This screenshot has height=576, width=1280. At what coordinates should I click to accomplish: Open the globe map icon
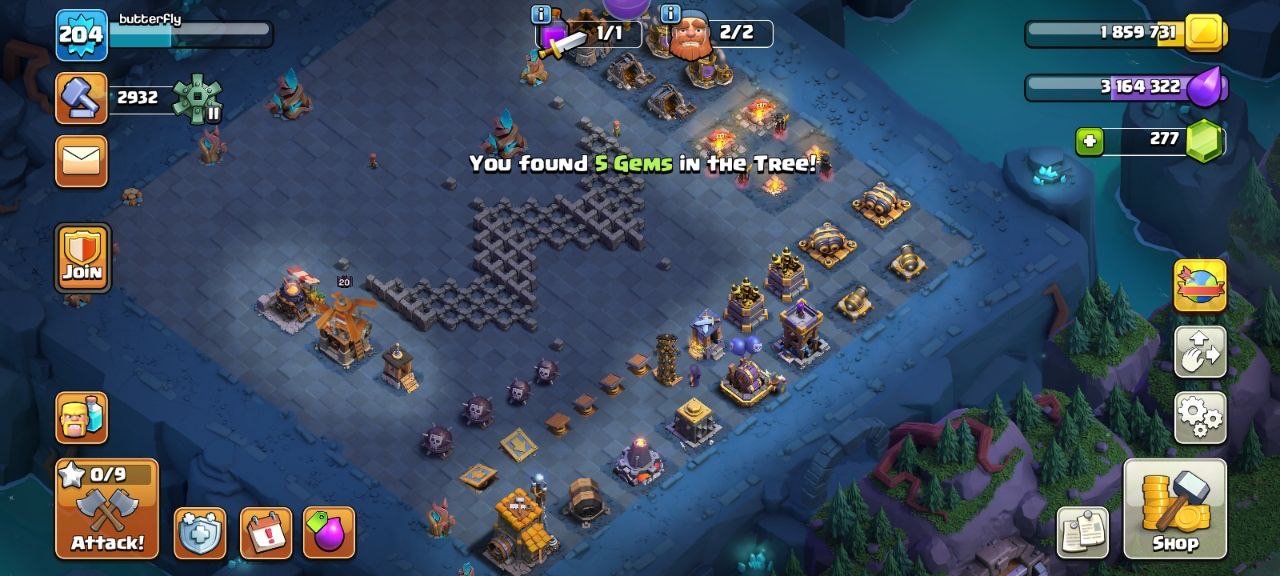[x=1200, y=286]
